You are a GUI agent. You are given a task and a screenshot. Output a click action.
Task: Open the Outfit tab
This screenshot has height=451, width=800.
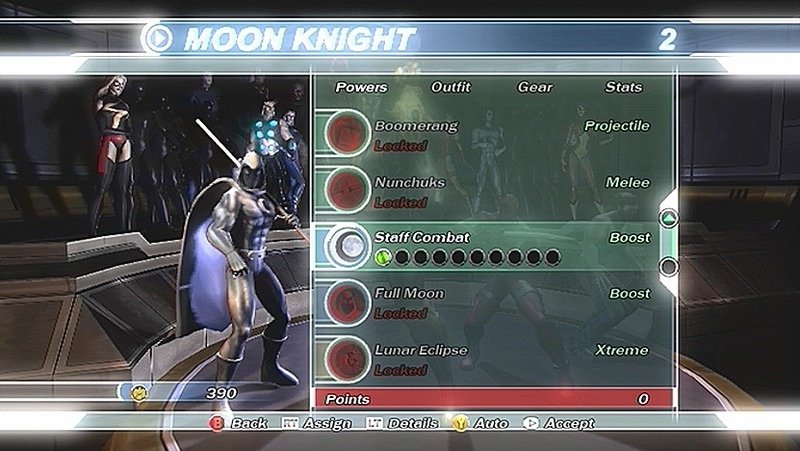(450, 87)
